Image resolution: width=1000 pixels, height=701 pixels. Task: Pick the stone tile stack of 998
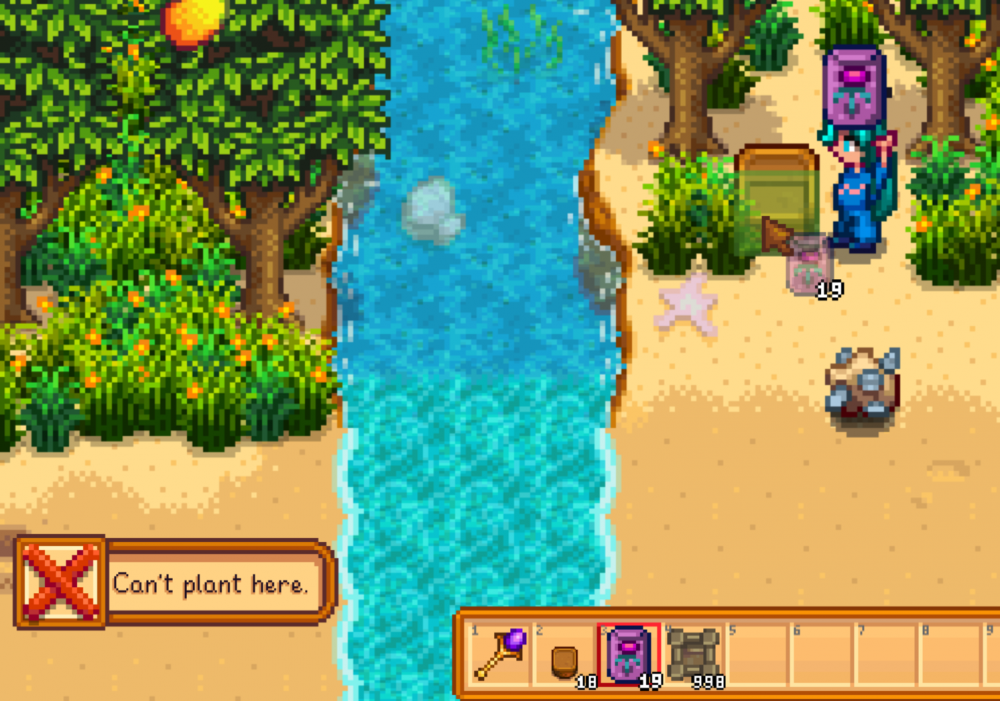(693, 656)
